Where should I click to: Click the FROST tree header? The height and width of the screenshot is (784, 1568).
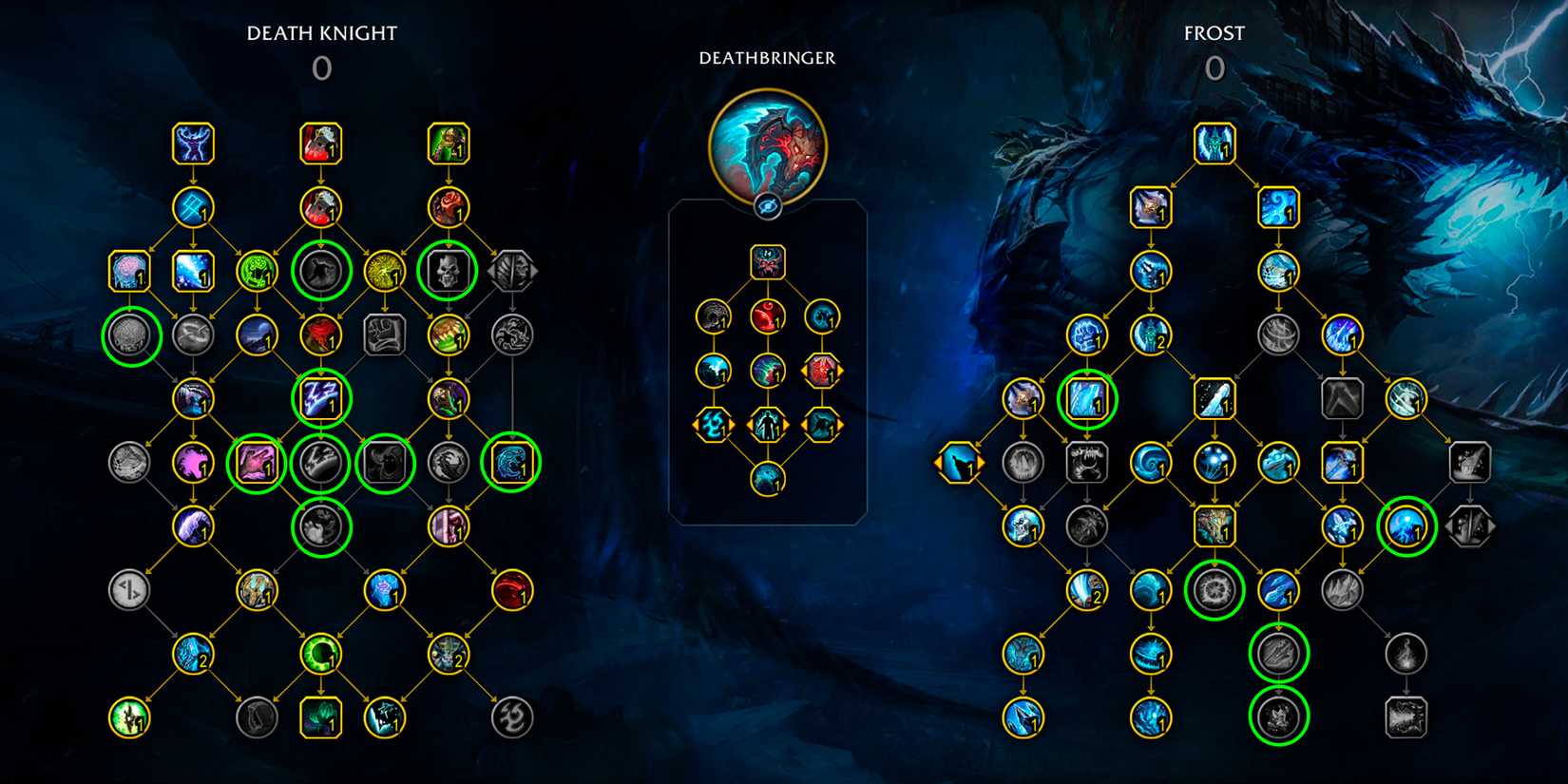point(1214,32)
